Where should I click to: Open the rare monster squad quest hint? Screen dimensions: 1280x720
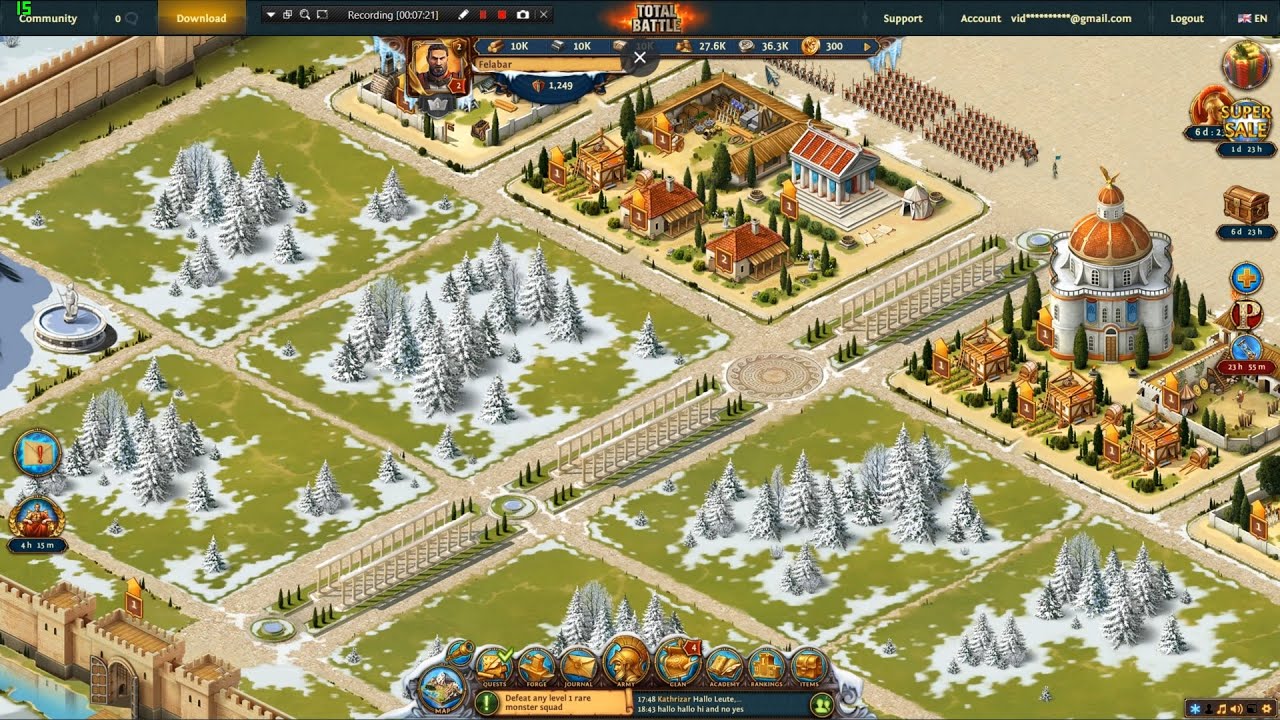tap(487, 703)
